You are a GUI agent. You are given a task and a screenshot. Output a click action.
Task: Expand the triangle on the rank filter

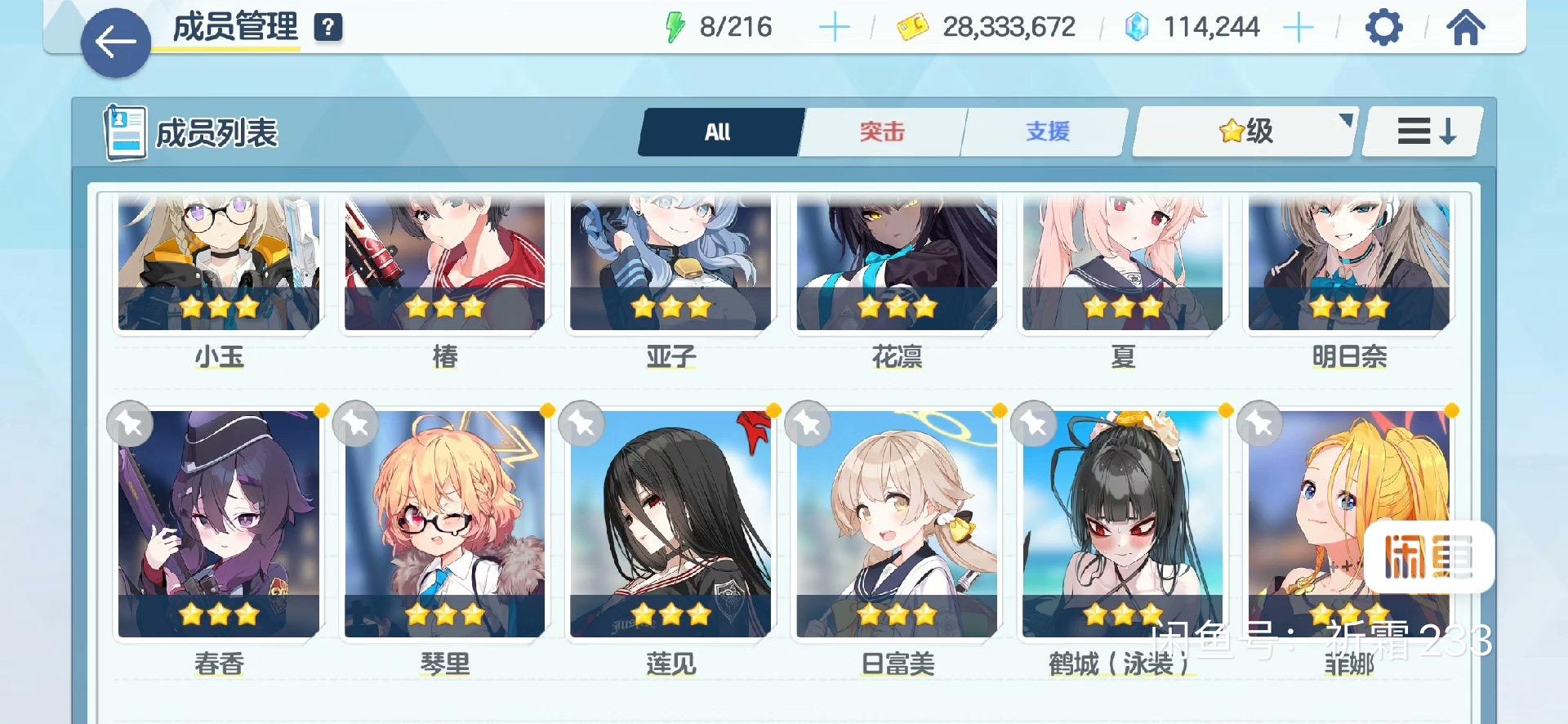(1347, 119)
